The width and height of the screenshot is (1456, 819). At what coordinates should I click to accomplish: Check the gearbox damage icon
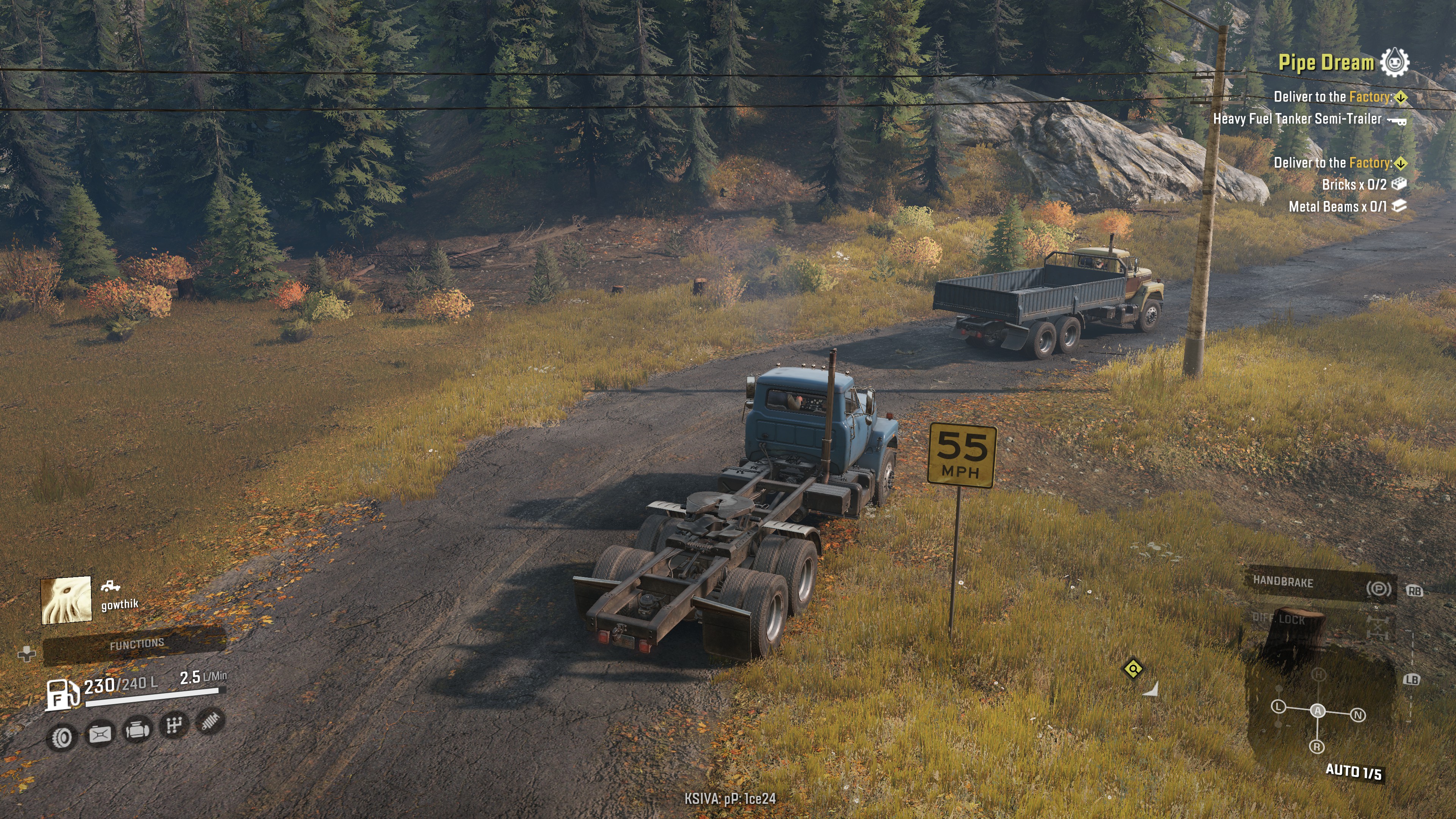[174, 725]
